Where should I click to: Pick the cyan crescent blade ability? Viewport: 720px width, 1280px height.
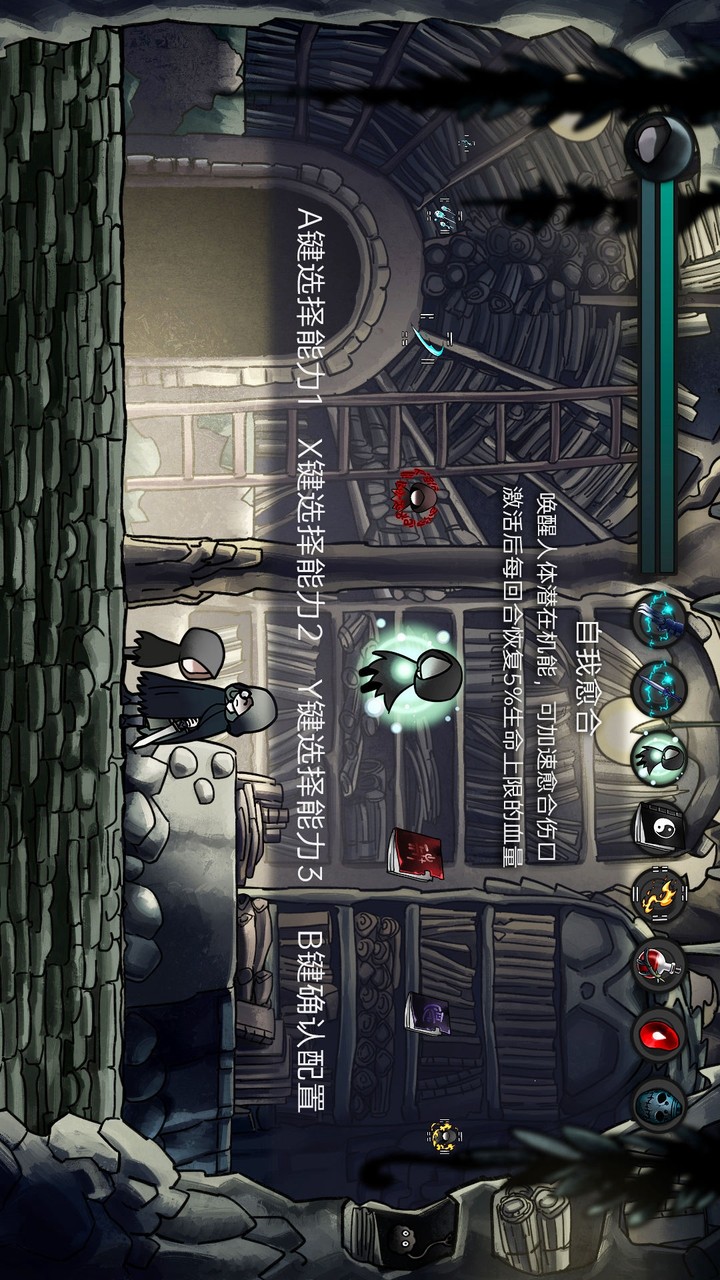pos(432,340)
